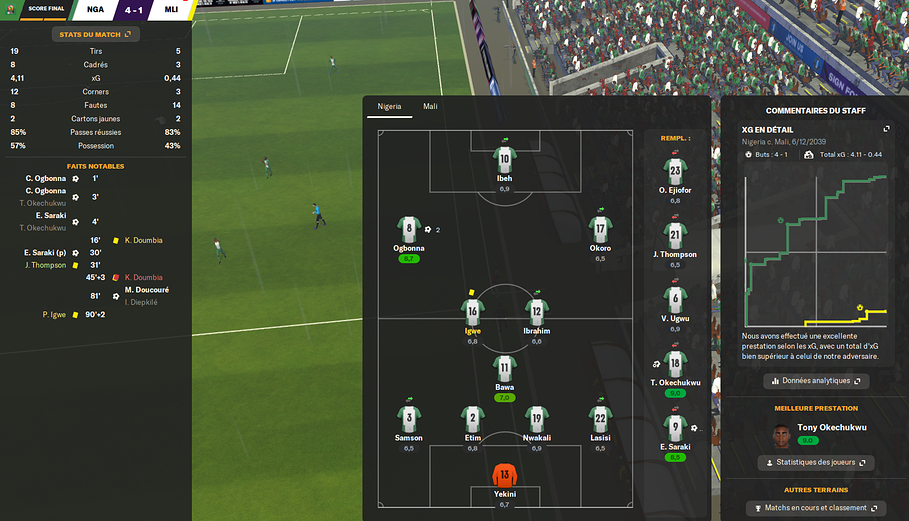Select substitute V. Ugwu number 6

(675, 300)
